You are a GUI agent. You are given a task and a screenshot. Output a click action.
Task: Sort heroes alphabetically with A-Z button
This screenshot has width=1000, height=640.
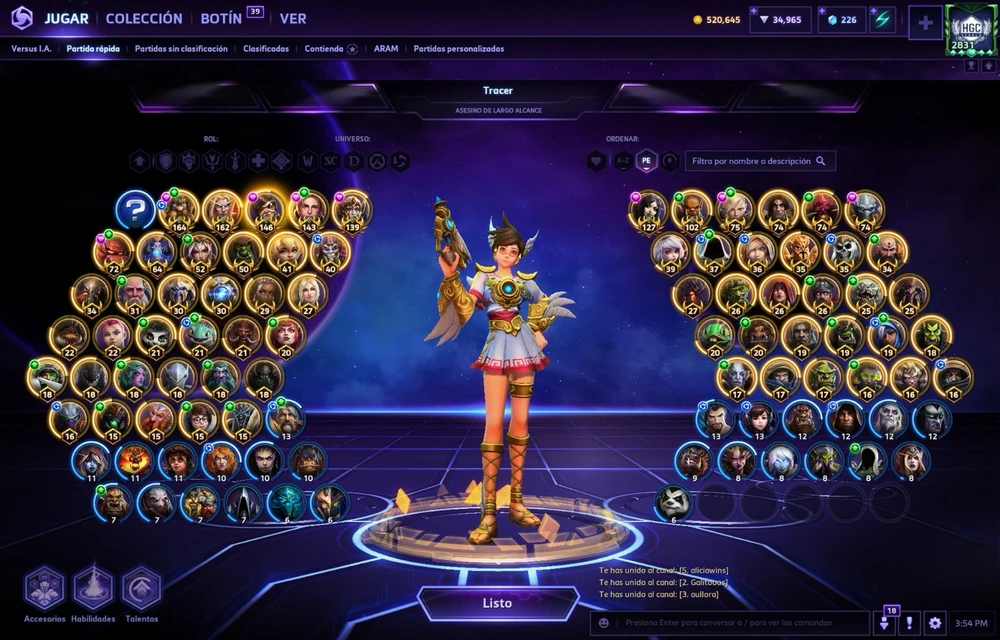click(x=622, y=160)
